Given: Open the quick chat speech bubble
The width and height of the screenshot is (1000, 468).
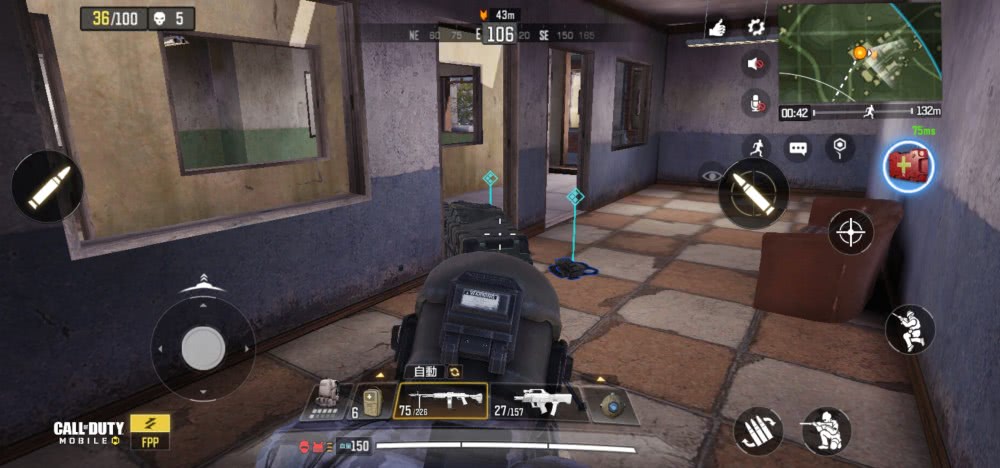Looking at the screenshot, I should tap(797, 148).
